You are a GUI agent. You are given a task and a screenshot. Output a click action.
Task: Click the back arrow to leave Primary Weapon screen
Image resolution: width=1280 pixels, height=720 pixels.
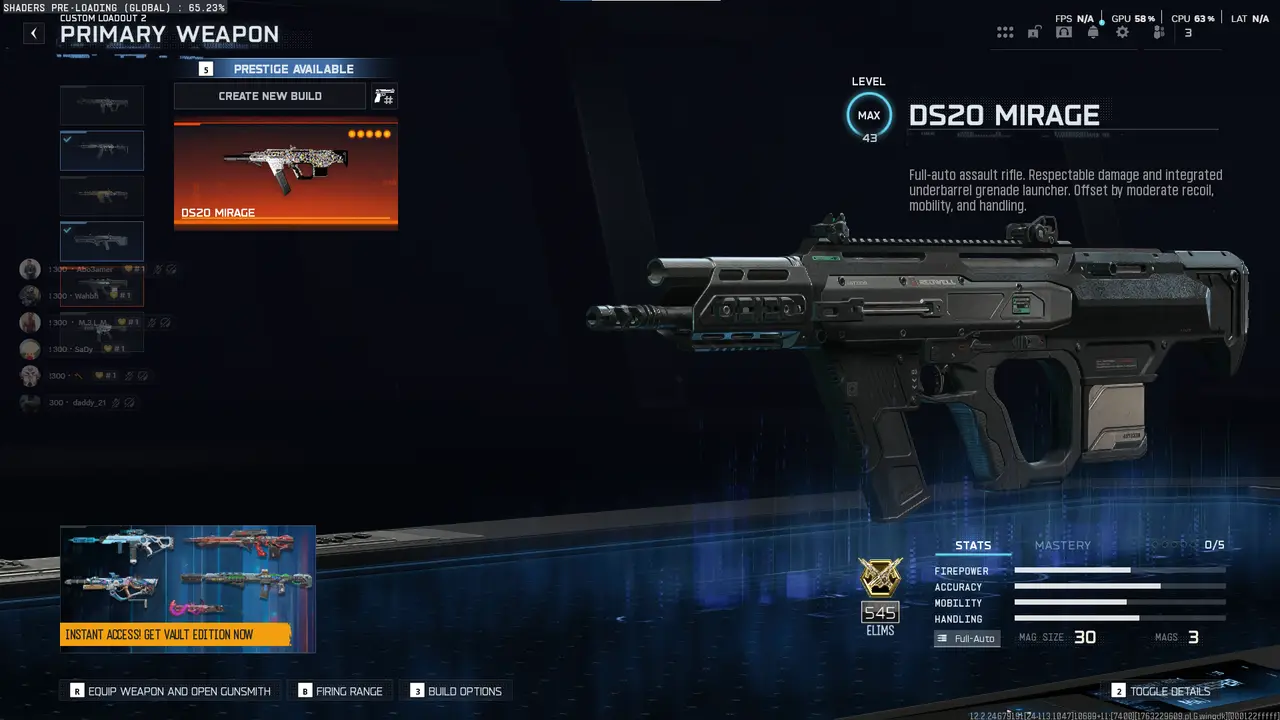[33, 33]
